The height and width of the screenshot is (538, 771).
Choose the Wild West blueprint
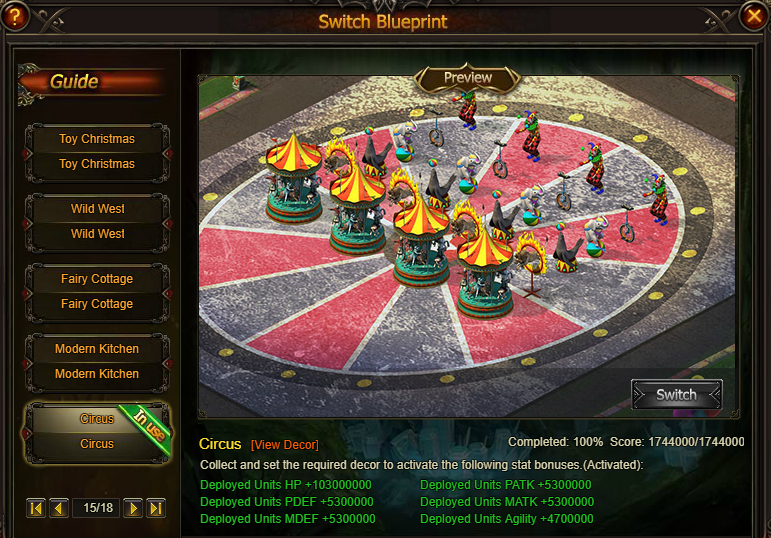(97, 221)
